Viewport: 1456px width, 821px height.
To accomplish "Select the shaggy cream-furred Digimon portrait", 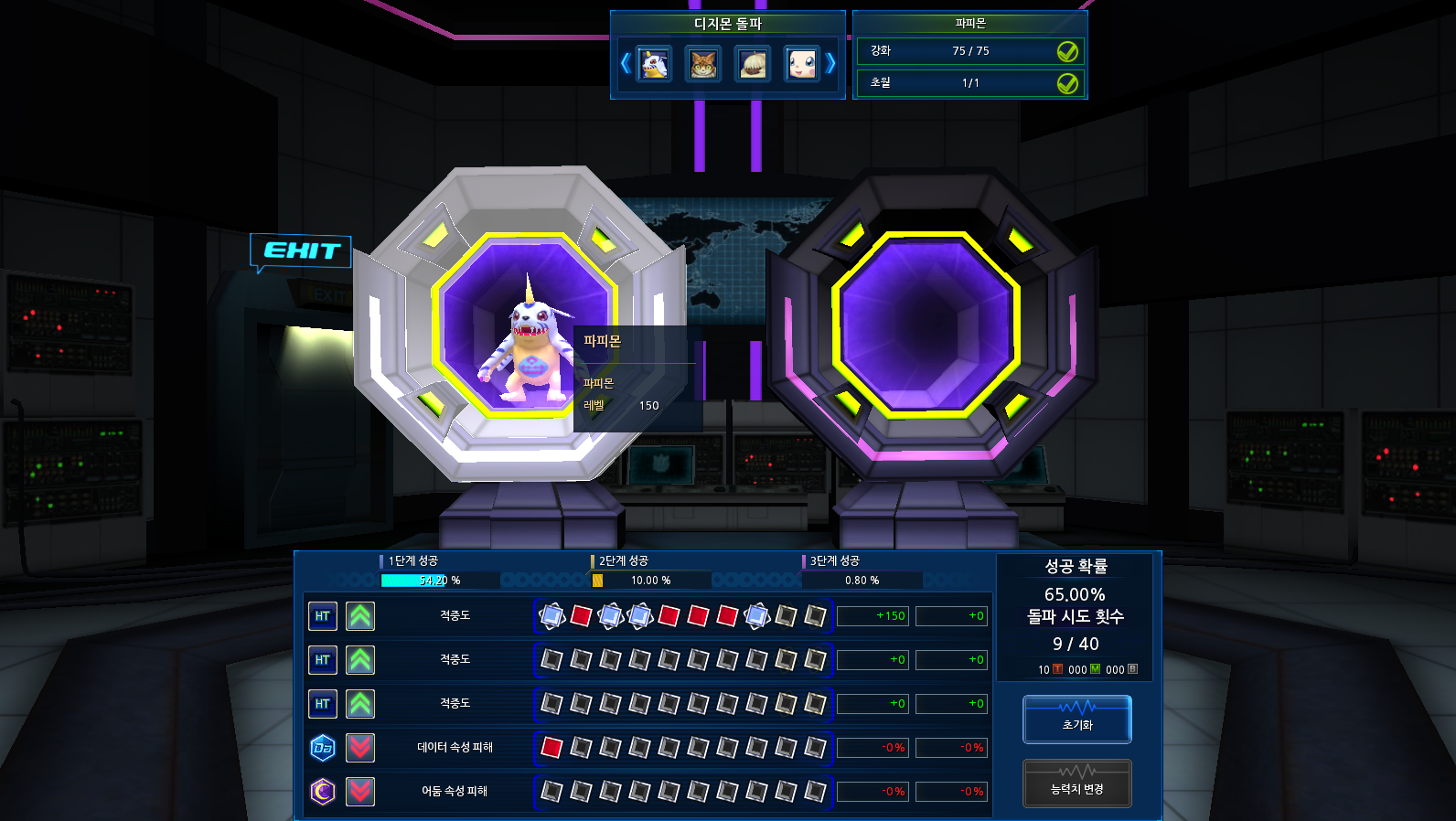I will 753,64.
